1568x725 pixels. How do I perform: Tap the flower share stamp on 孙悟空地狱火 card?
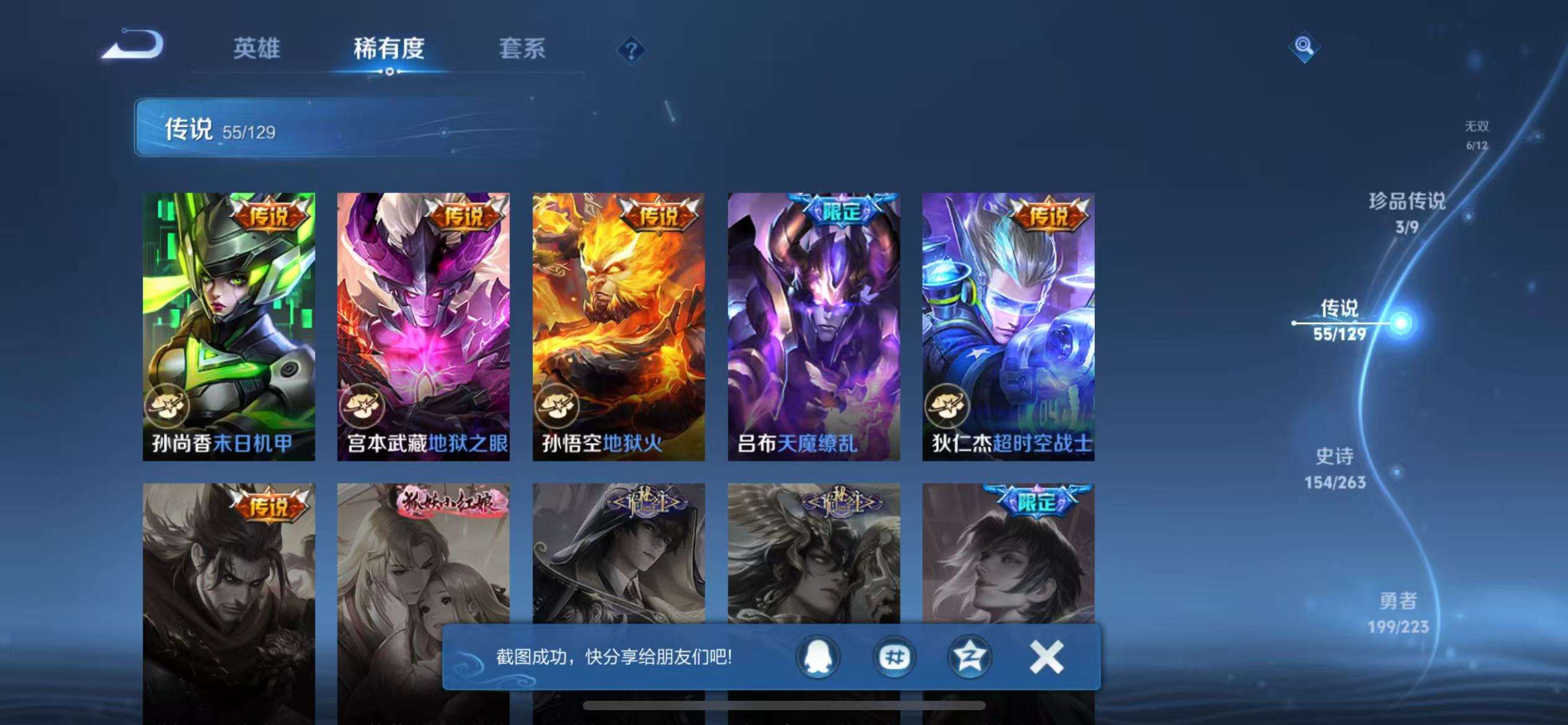(557, 406)
